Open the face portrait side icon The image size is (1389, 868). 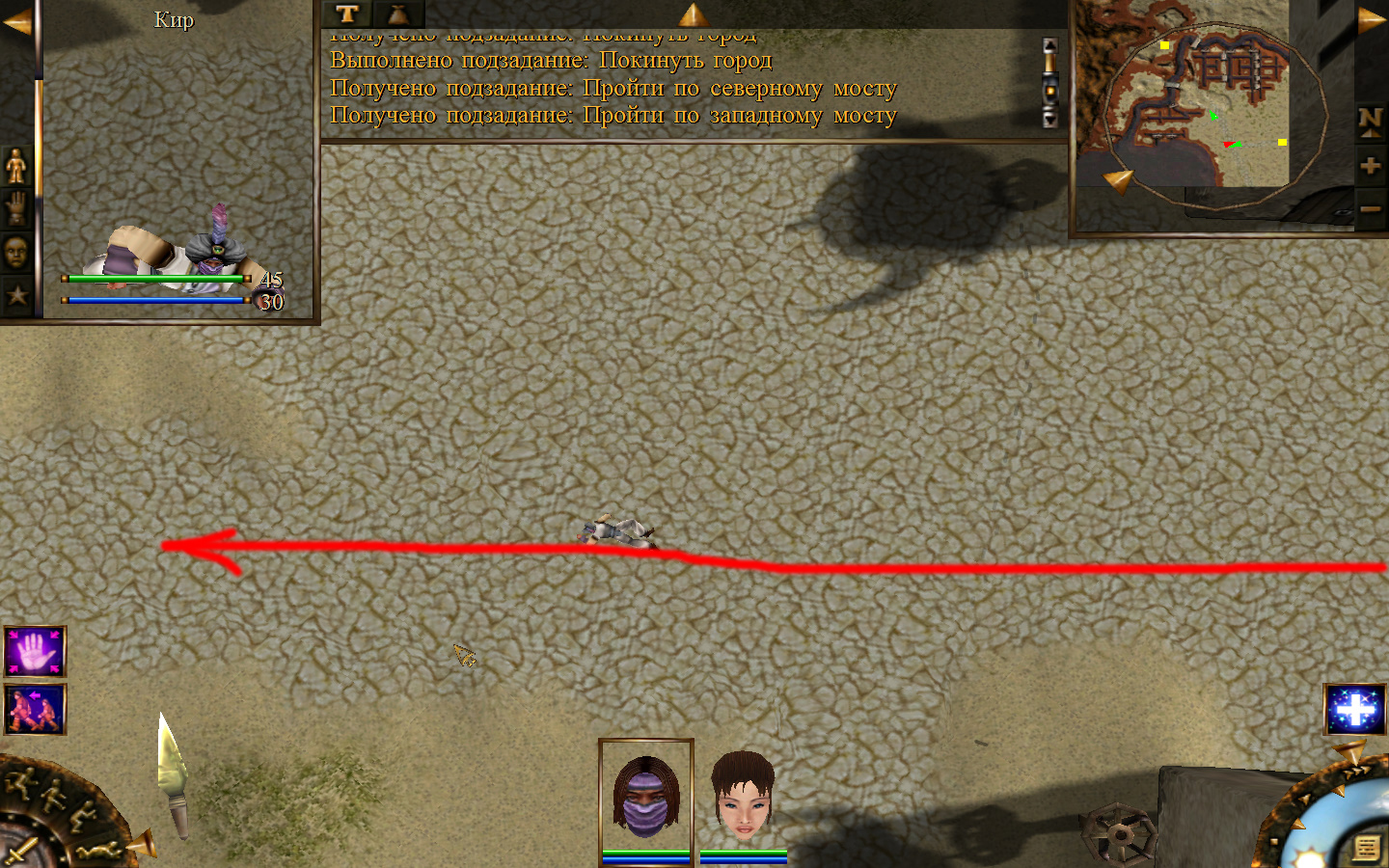click(16, 253)
